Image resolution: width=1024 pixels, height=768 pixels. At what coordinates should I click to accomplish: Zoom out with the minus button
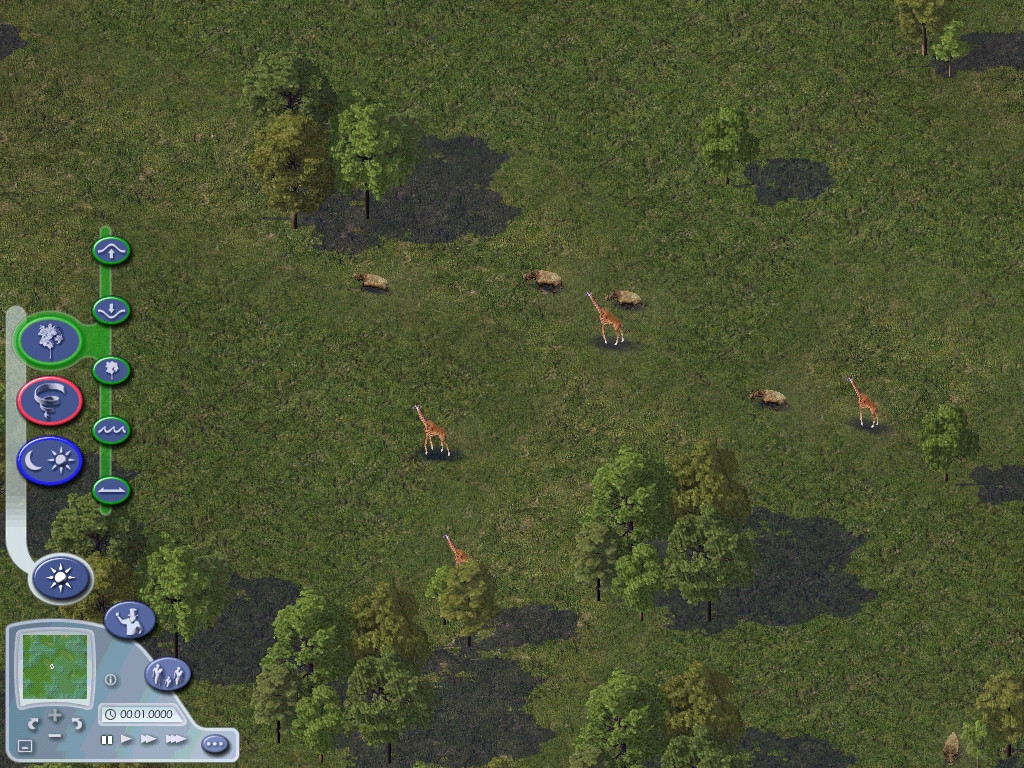[x=55, y=737]
